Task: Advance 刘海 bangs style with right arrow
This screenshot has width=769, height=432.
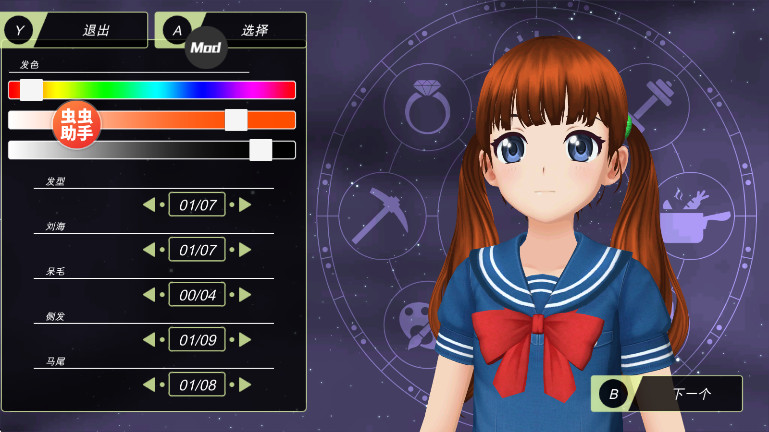Action: pos(245,249)
